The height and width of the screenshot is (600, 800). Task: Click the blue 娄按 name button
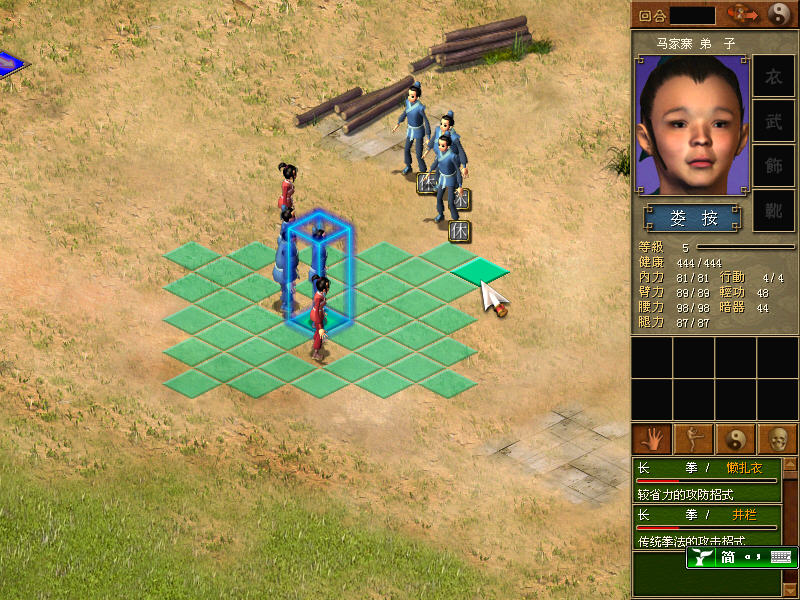(x=693, y=218)
